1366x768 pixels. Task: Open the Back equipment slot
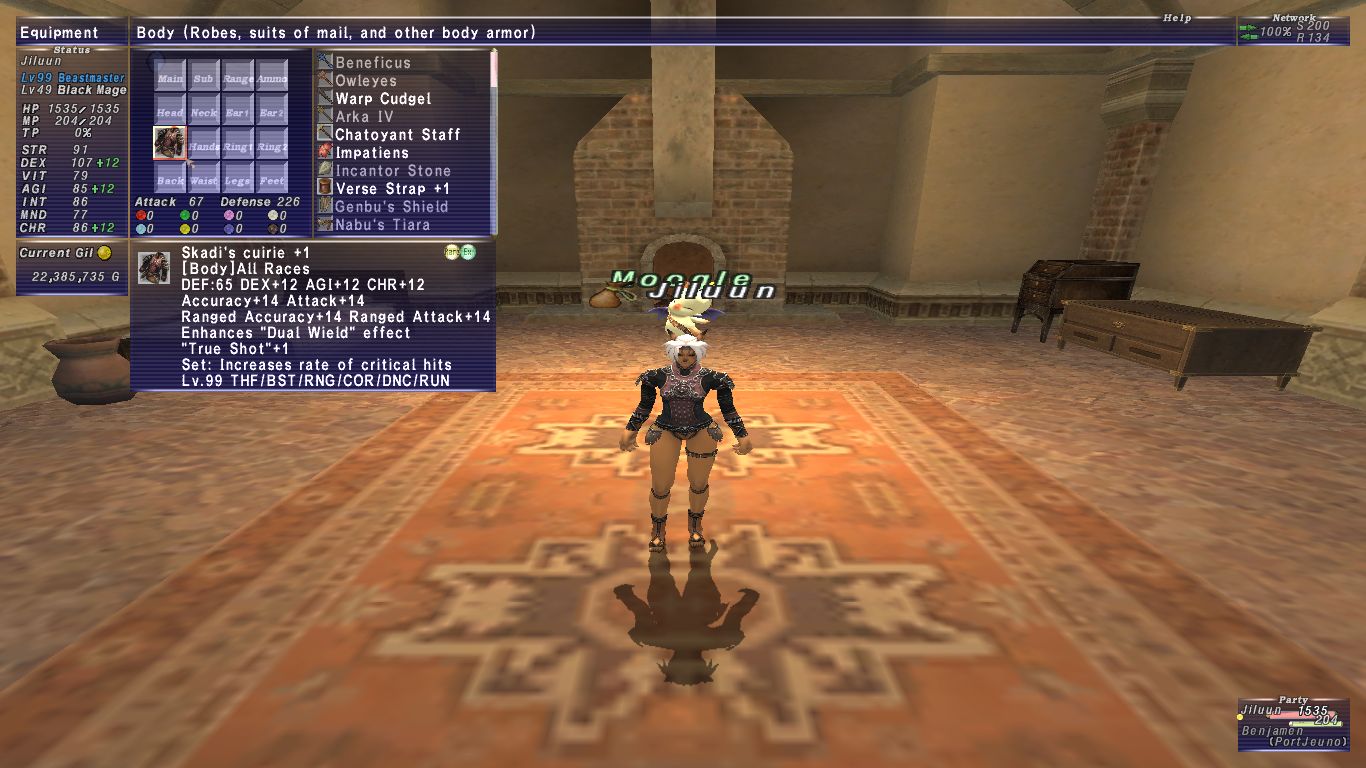coord(170,179)
